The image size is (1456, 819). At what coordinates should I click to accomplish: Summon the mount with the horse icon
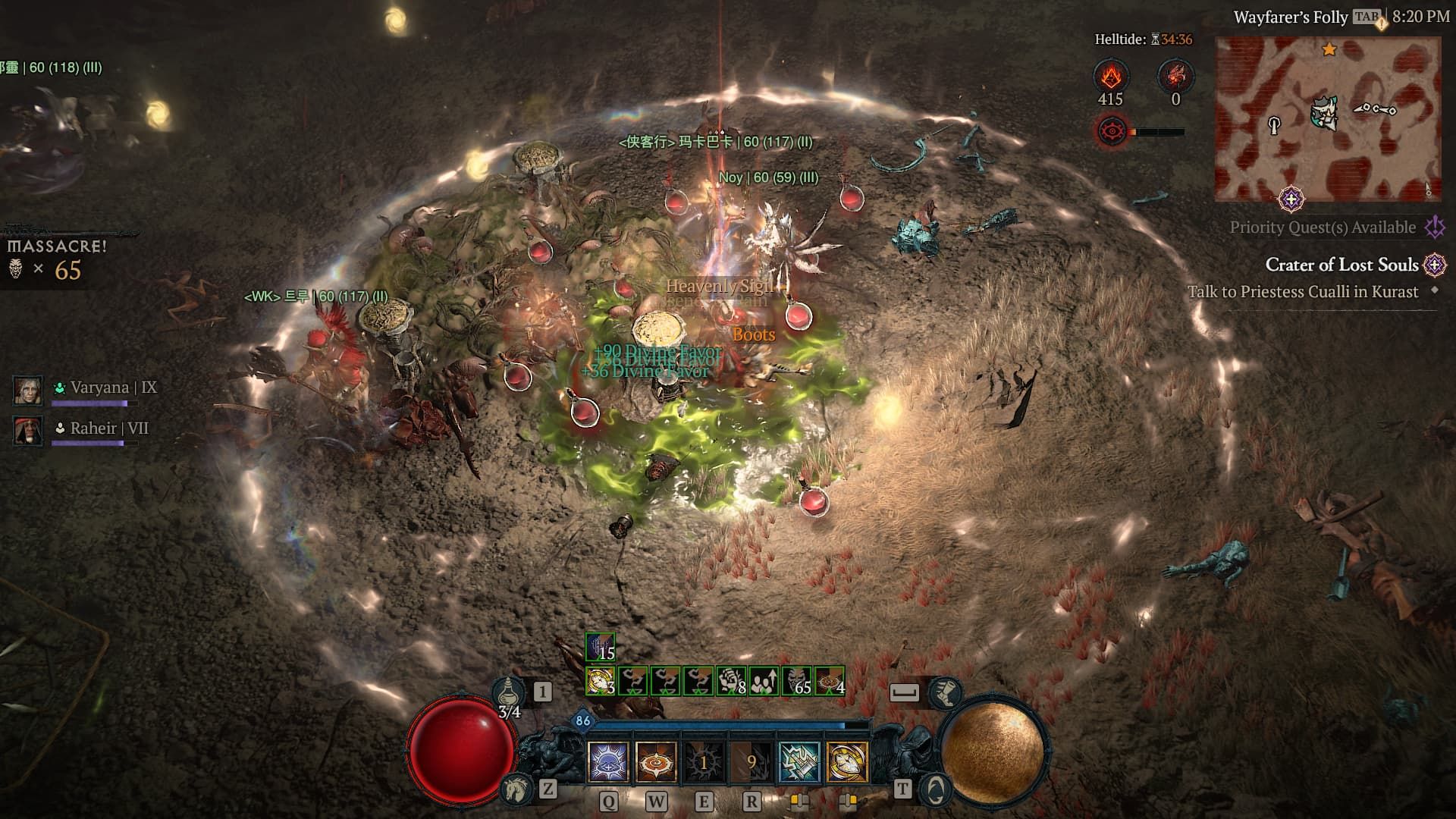tap(517, 789)
